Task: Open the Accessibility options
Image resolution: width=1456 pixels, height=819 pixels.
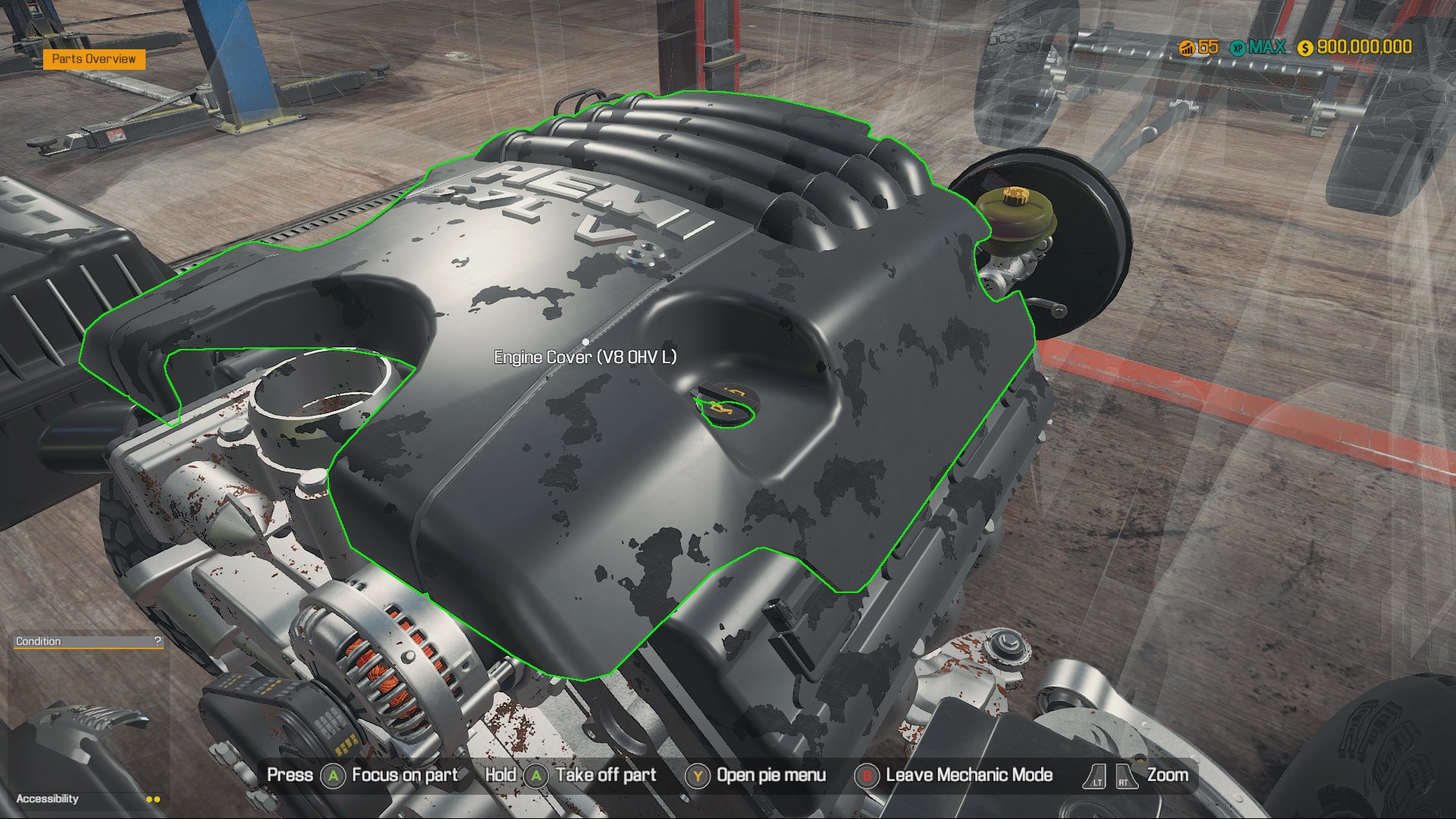Action: tap(48, 799)
